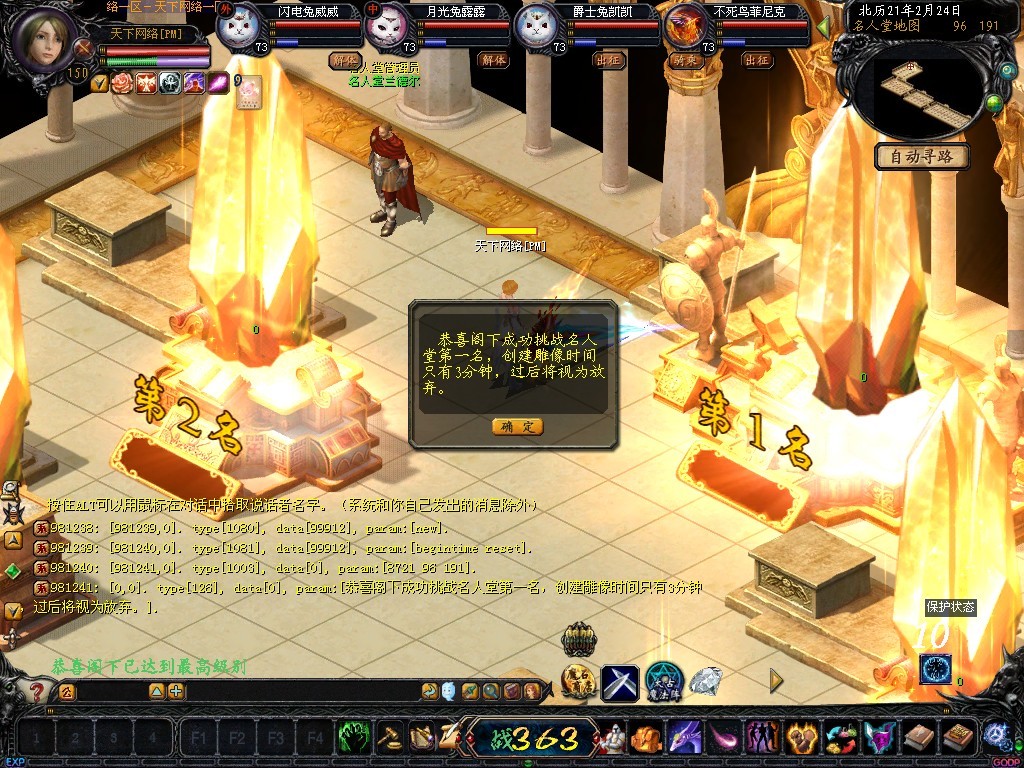Toggle the 公 public chat channel button
This screenshot has width=1024, height=768.
click(x=66, y=691)
